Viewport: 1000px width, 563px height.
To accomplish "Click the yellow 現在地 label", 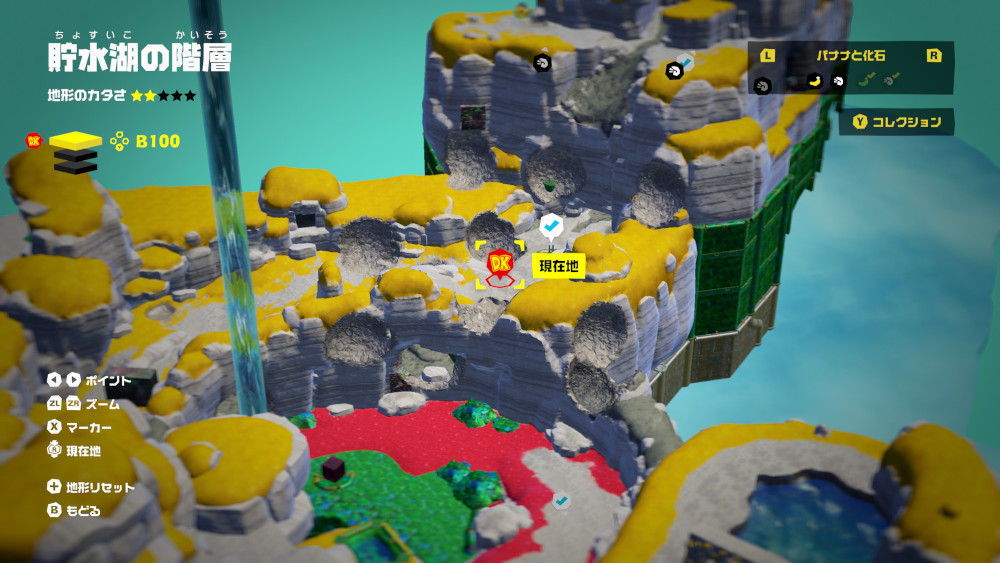I will click(x=558, y=265).
